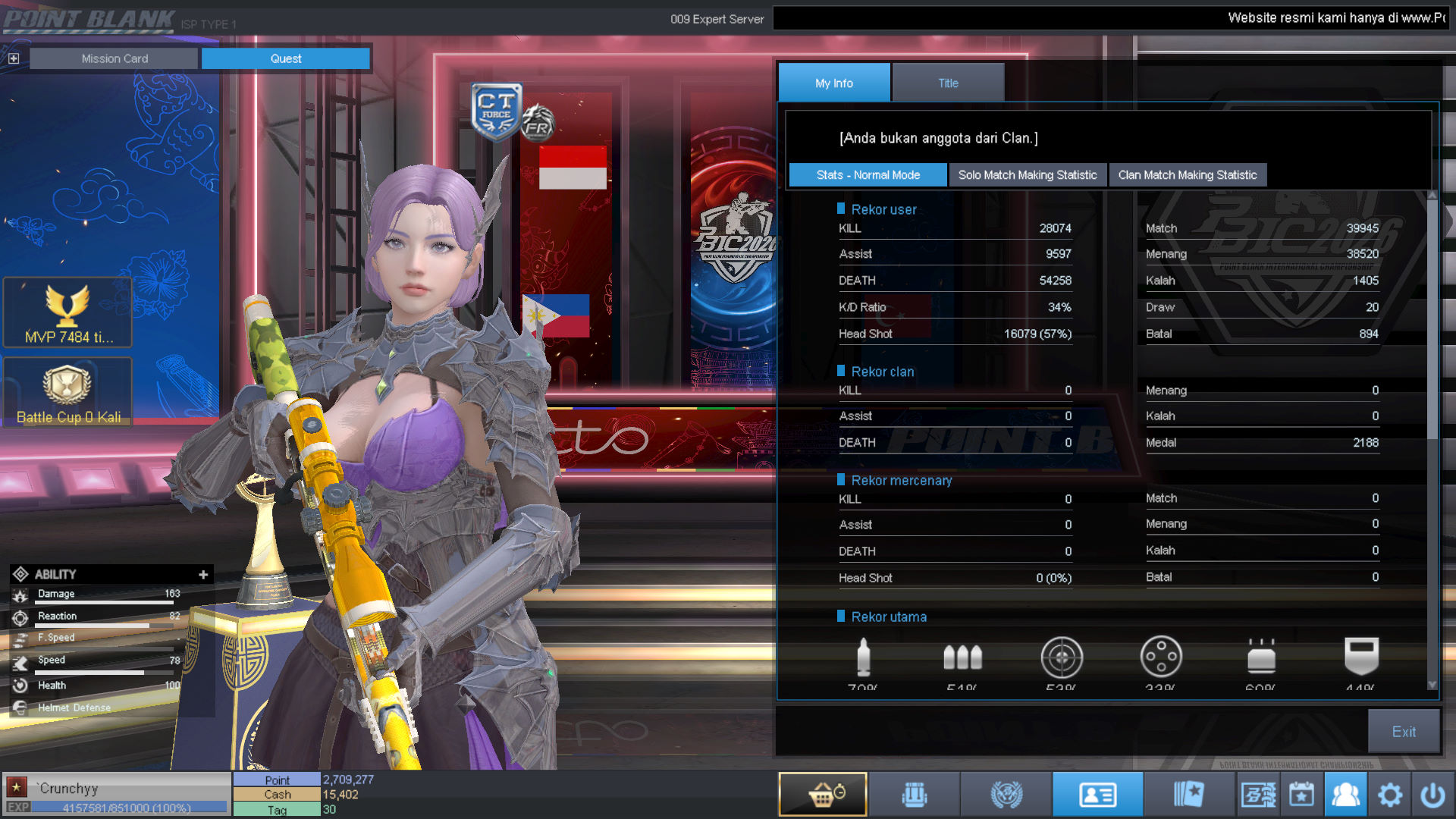Select the My Info tab

[833, 83]
